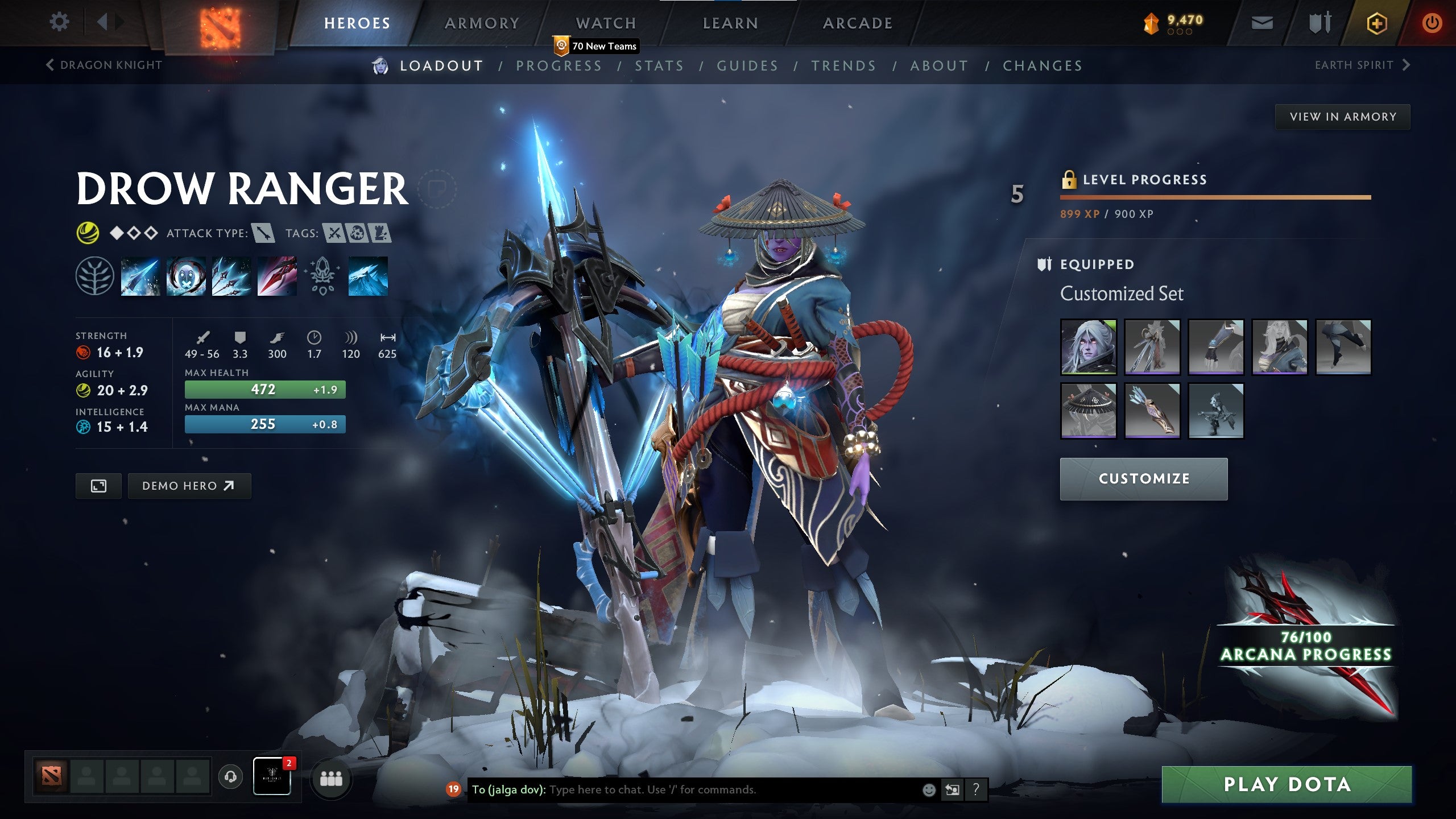Open the GUIDES tab
The height and width of the screenshot is (819, 1456).
coord(747,65)
